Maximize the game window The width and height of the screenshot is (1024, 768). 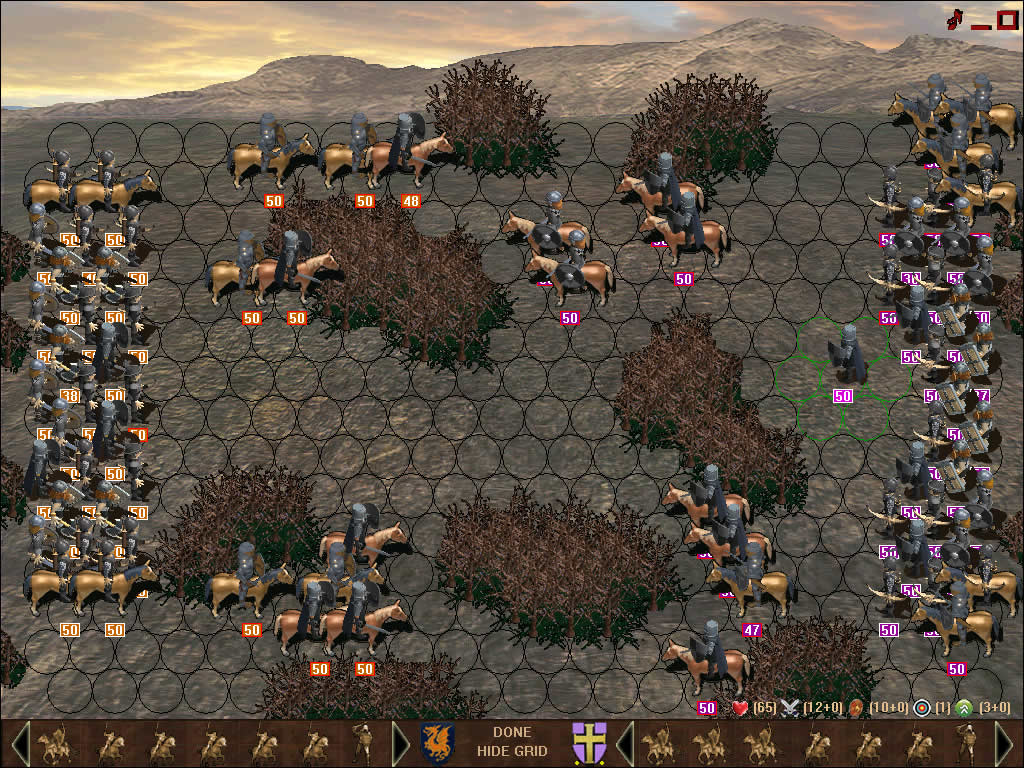pyautogui.click(x=1006, y=18)
